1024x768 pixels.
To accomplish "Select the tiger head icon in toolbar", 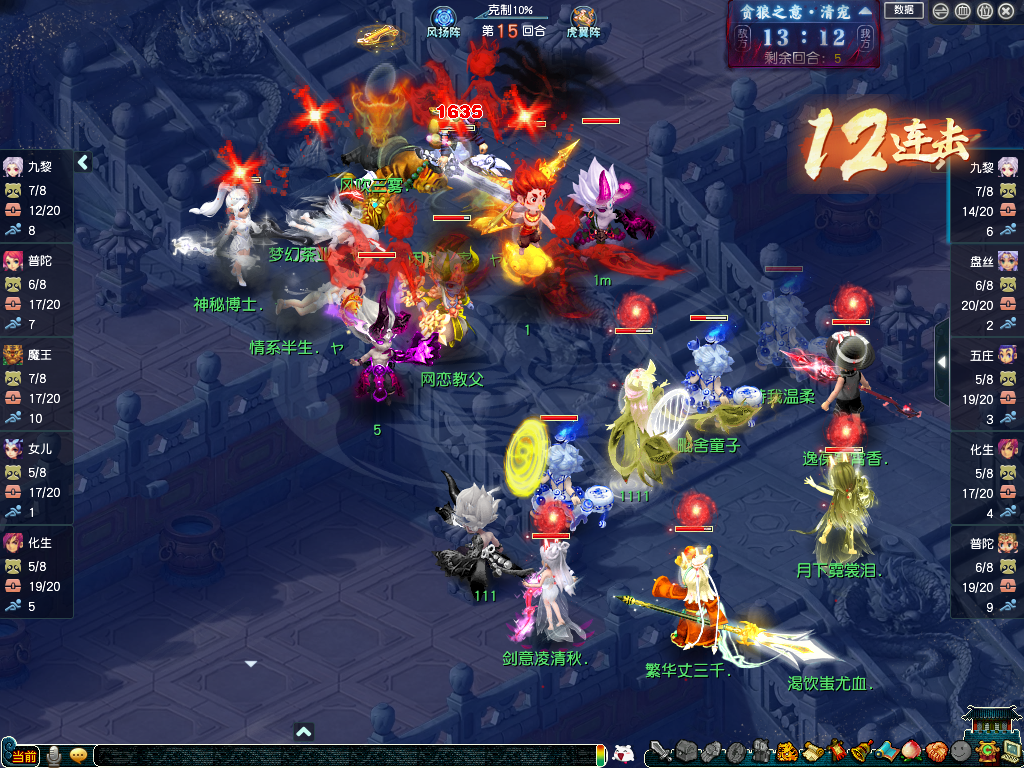I will [787, 752].
